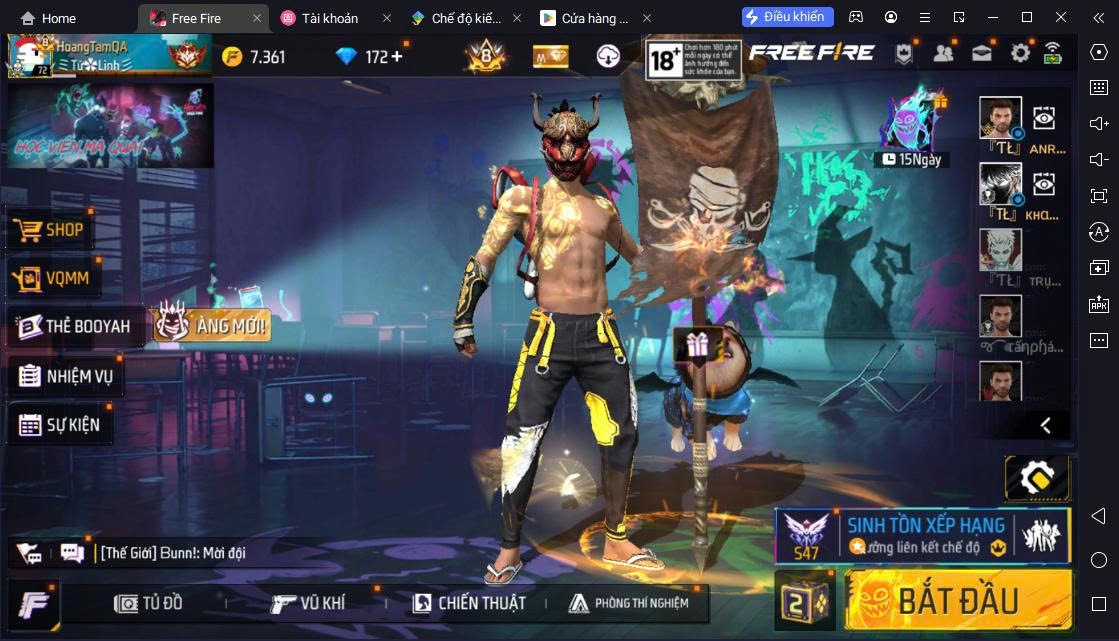Open the friends icon in top bar

click(x=943, y=54)
